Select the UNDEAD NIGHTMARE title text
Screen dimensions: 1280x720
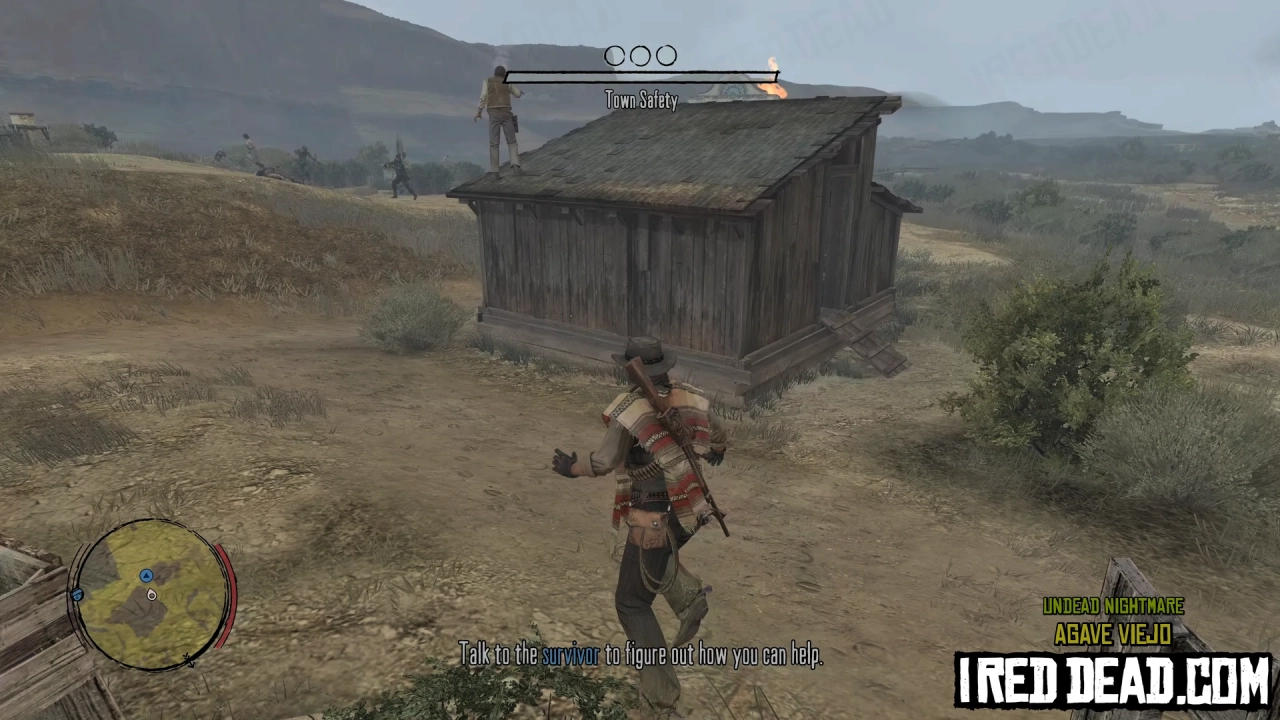(1113, 607)
